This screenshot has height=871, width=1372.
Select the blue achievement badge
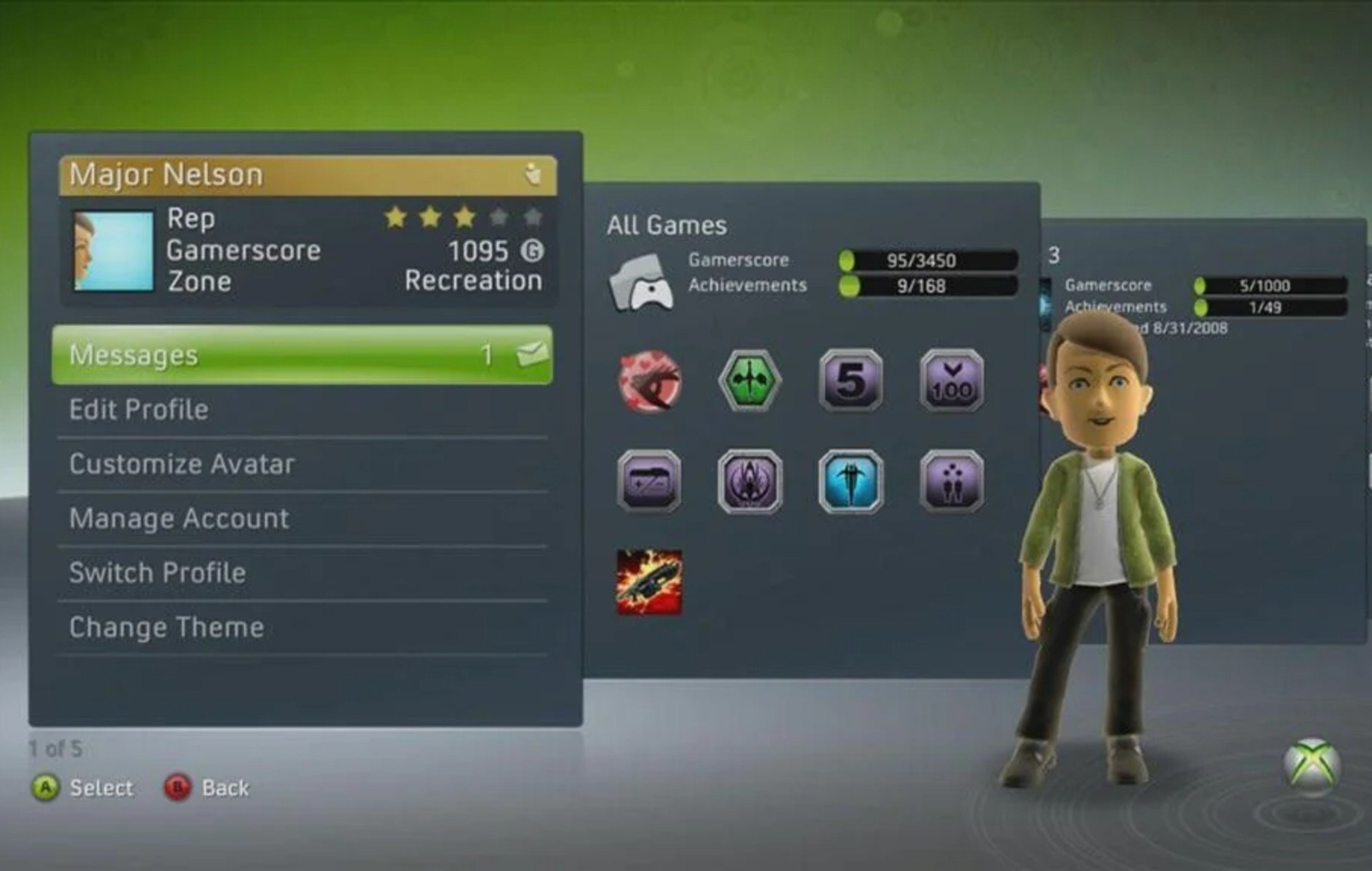[x=851, y=481]
